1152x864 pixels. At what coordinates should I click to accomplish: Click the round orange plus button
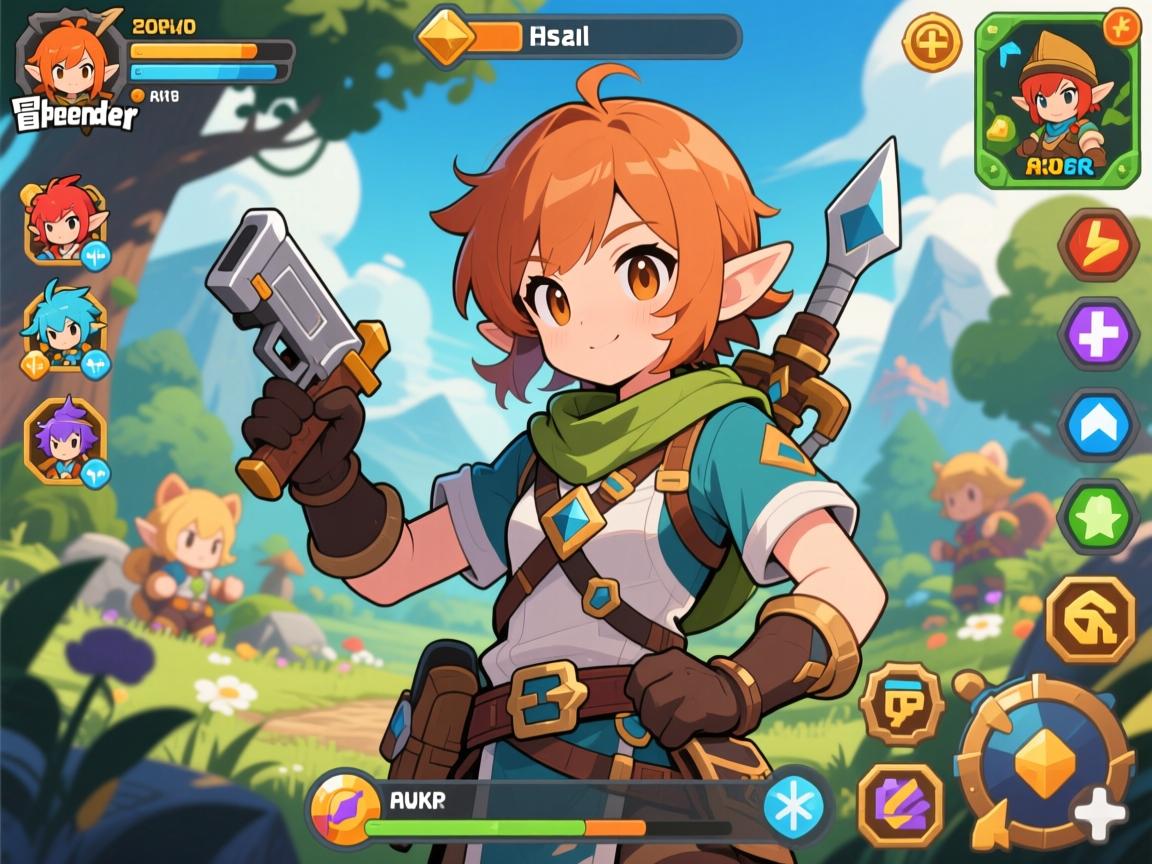point(931,43)
